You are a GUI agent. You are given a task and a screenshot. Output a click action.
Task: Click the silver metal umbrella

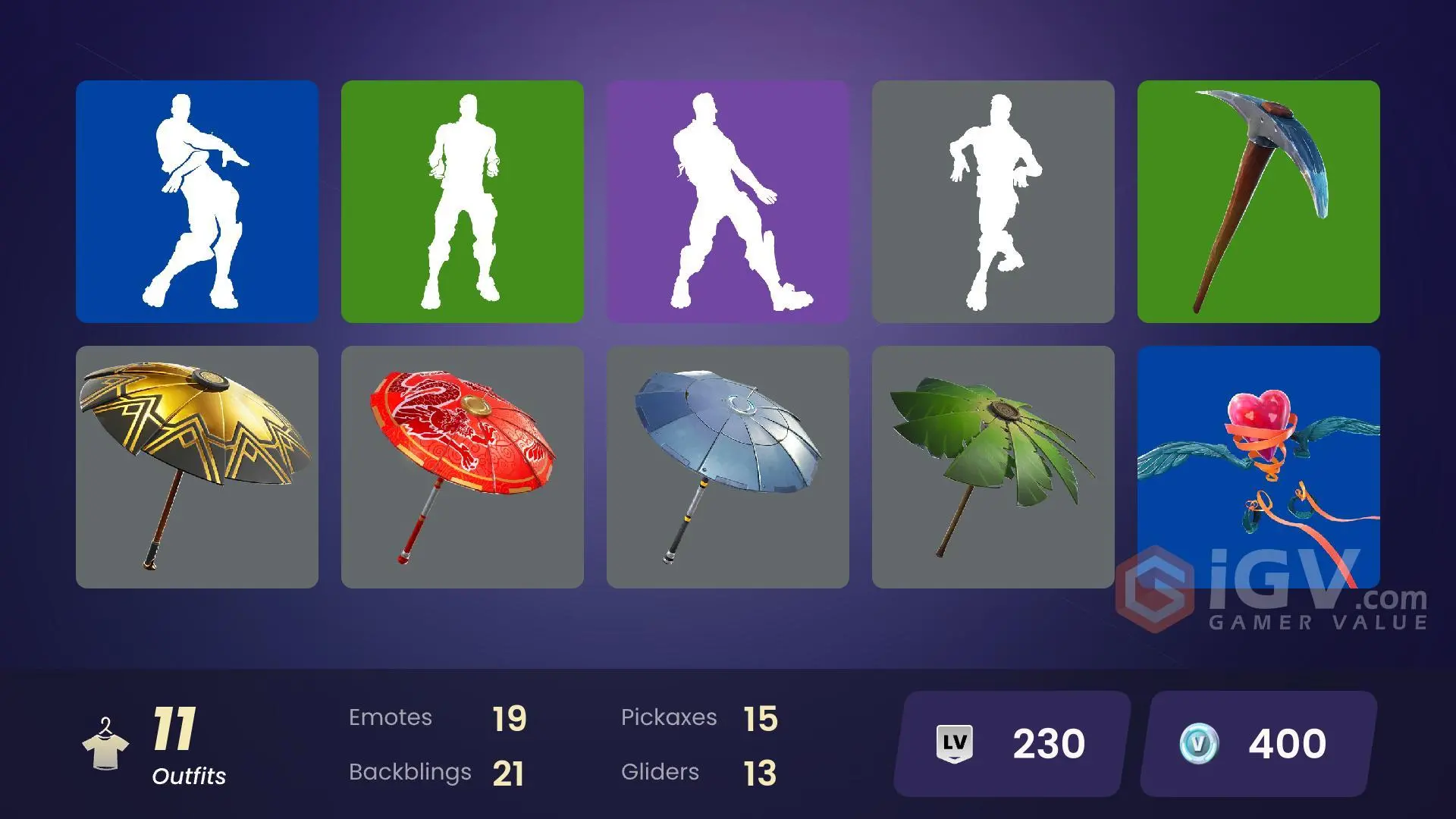click(728, 470)
